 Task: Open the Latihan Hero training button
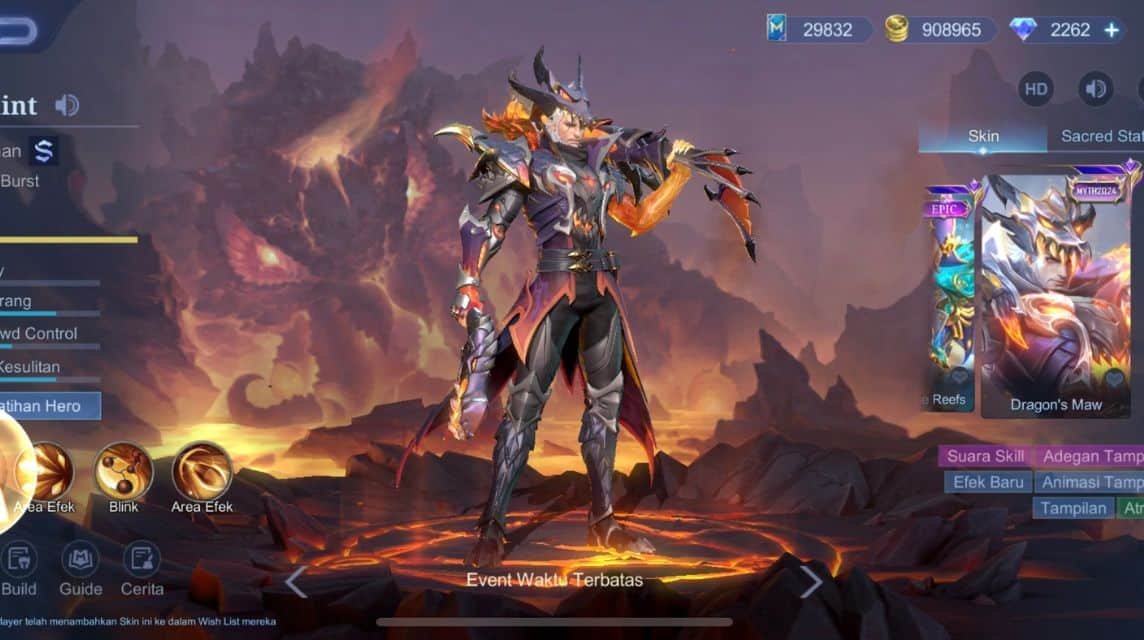pyautogui.click(x=50, y=406)
